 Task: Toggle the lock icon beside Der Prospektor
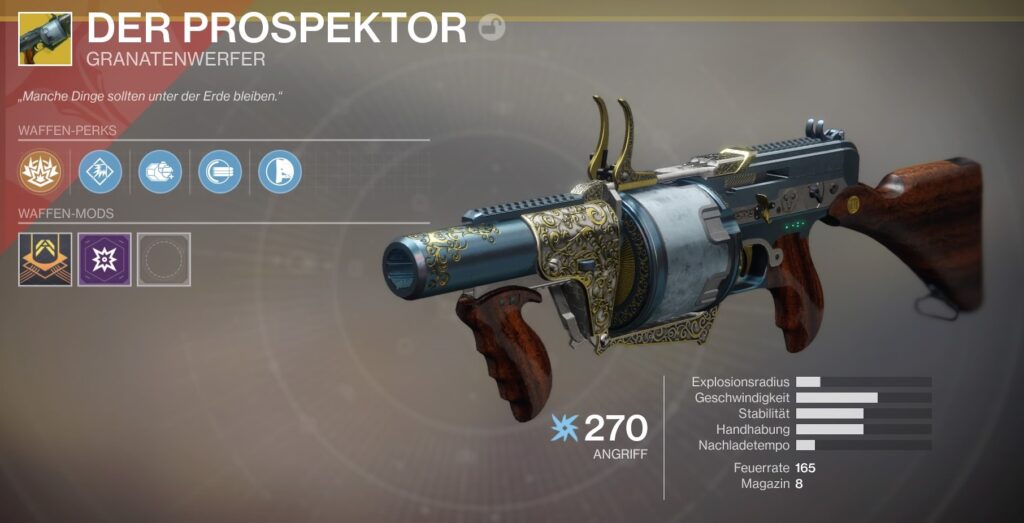[492, 29]
